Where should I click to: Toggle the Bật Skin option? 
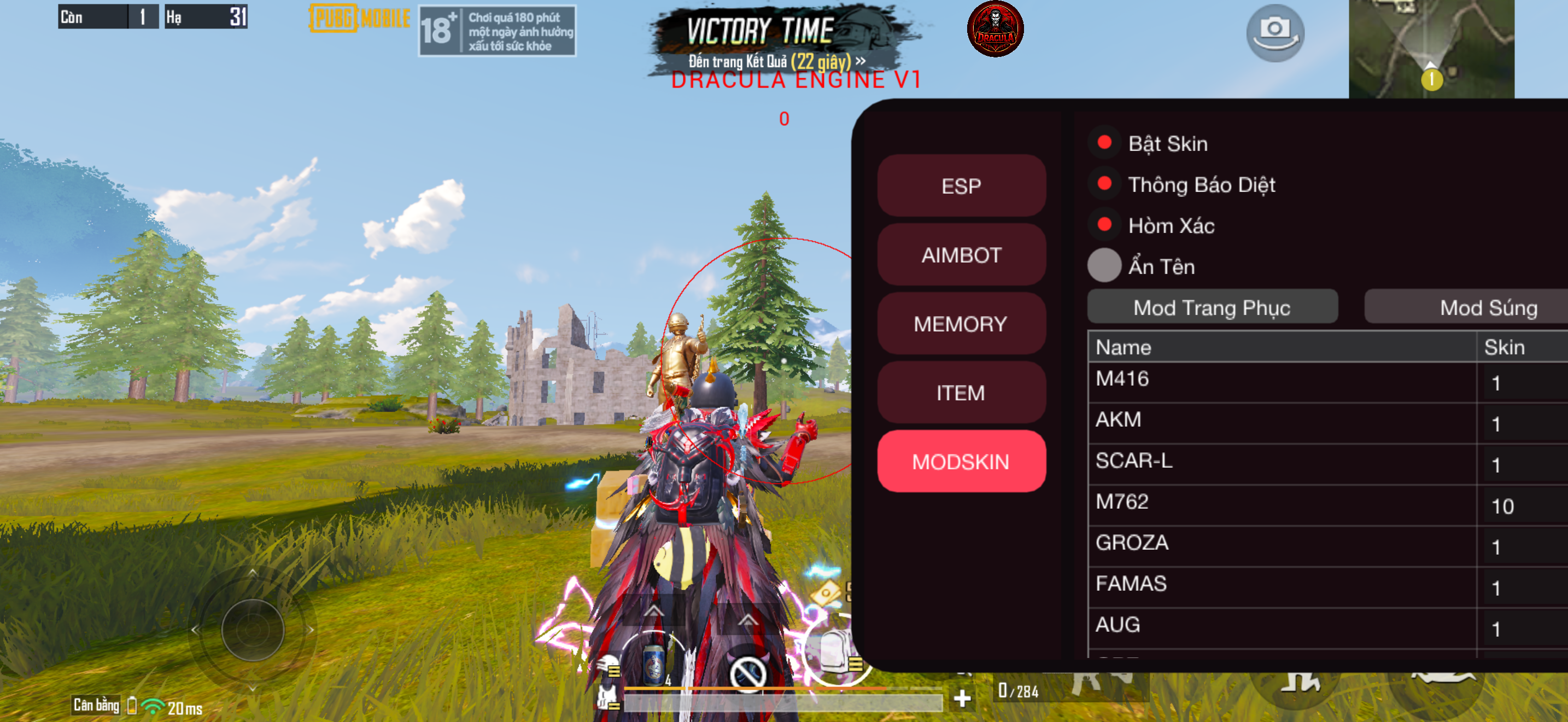[1104, 143]
